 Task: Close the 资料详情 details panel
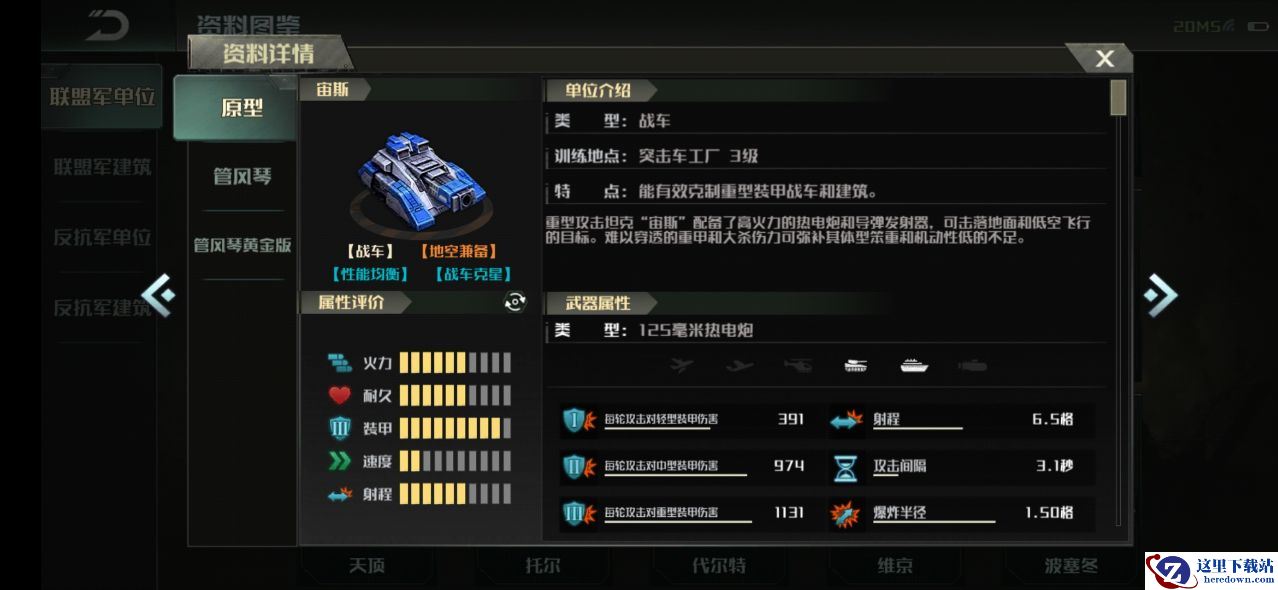[1103, 59]
